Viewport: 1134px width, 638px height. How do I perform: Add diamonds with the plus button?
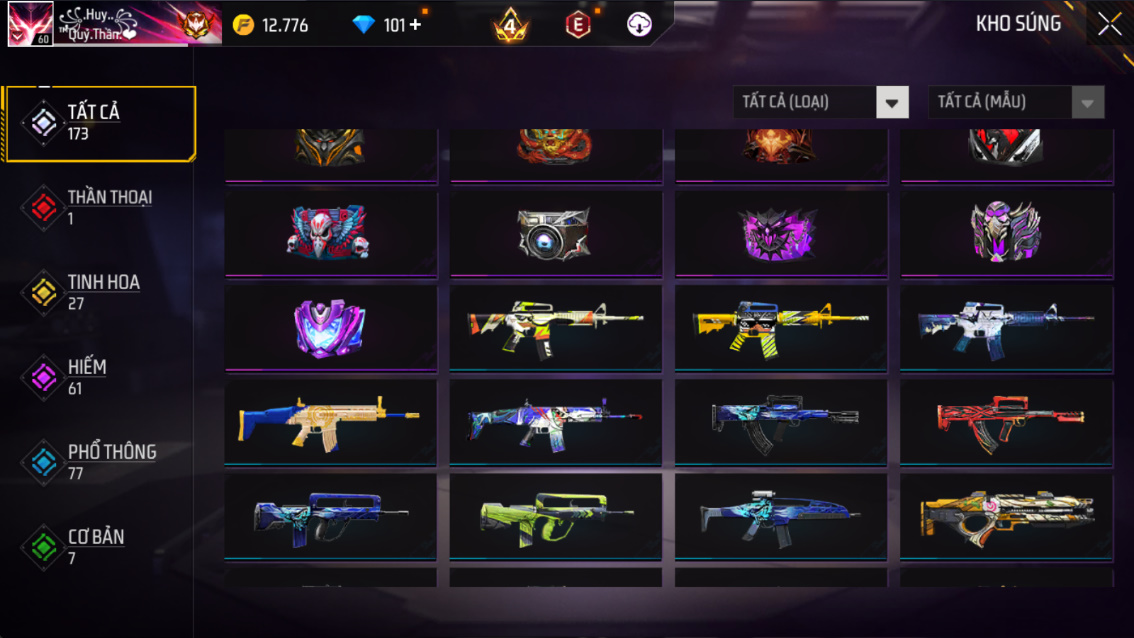[416, 25]
